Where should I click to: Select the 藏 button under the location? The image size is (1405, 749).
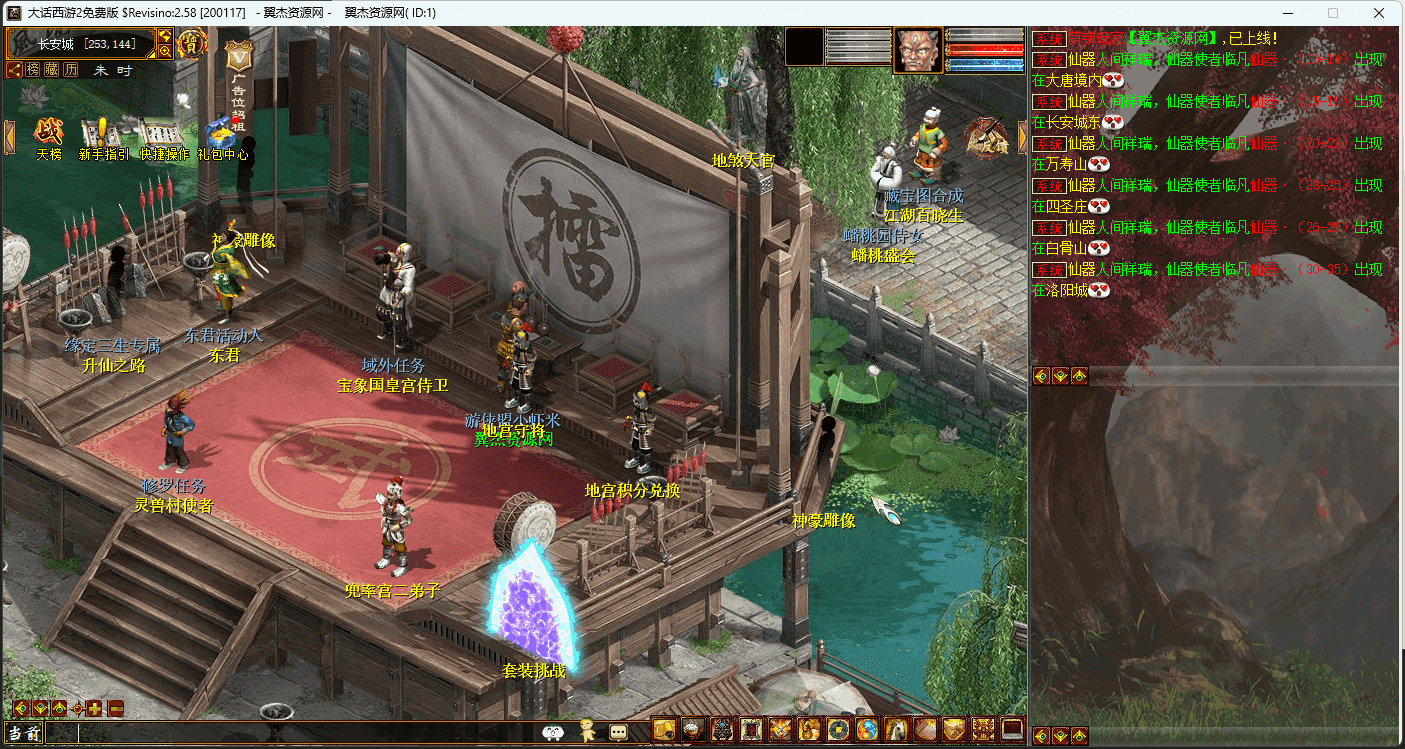[x=52, y=70]
